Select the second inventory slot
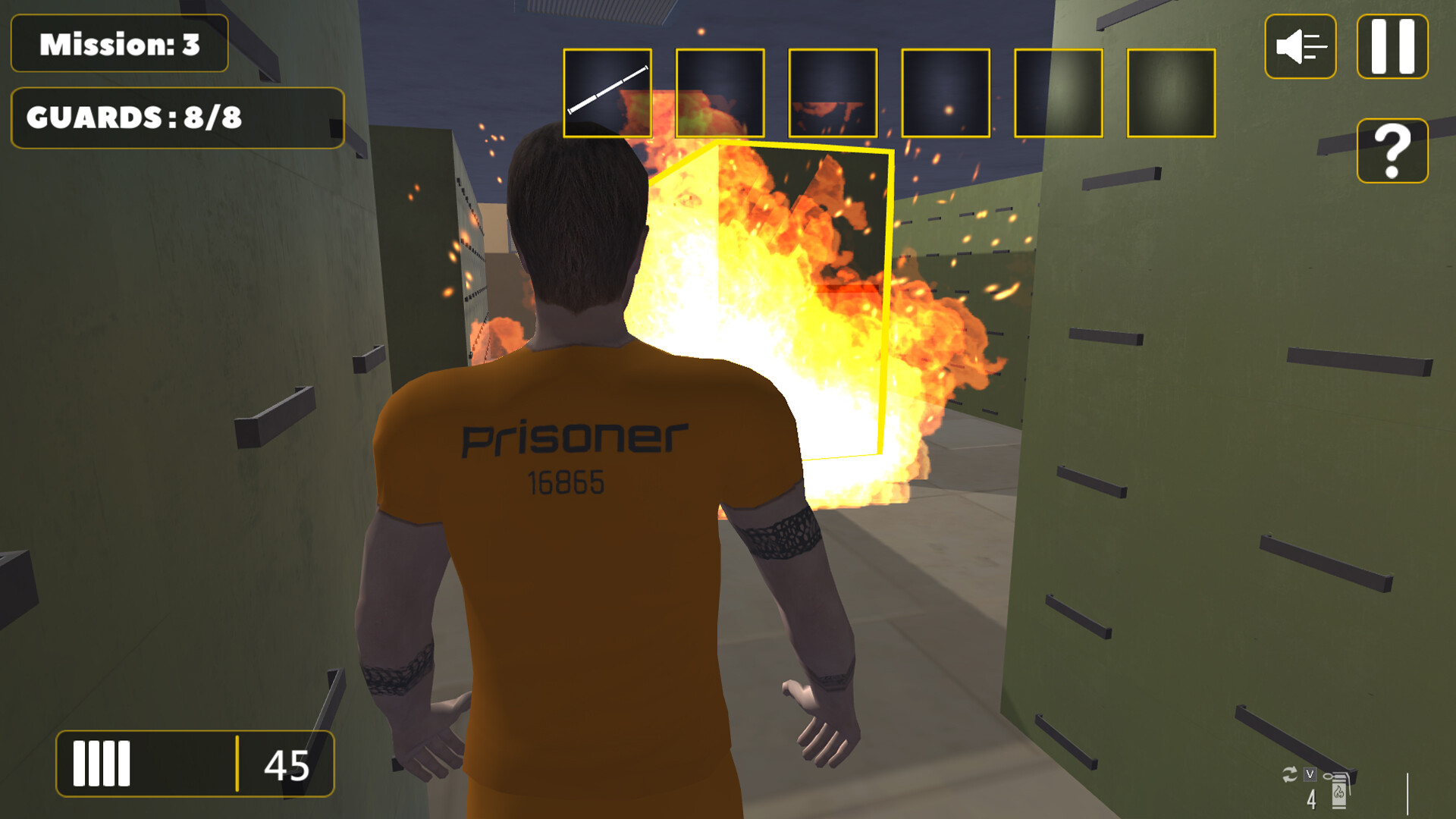Screen dimensions: 1456x819 719,93
